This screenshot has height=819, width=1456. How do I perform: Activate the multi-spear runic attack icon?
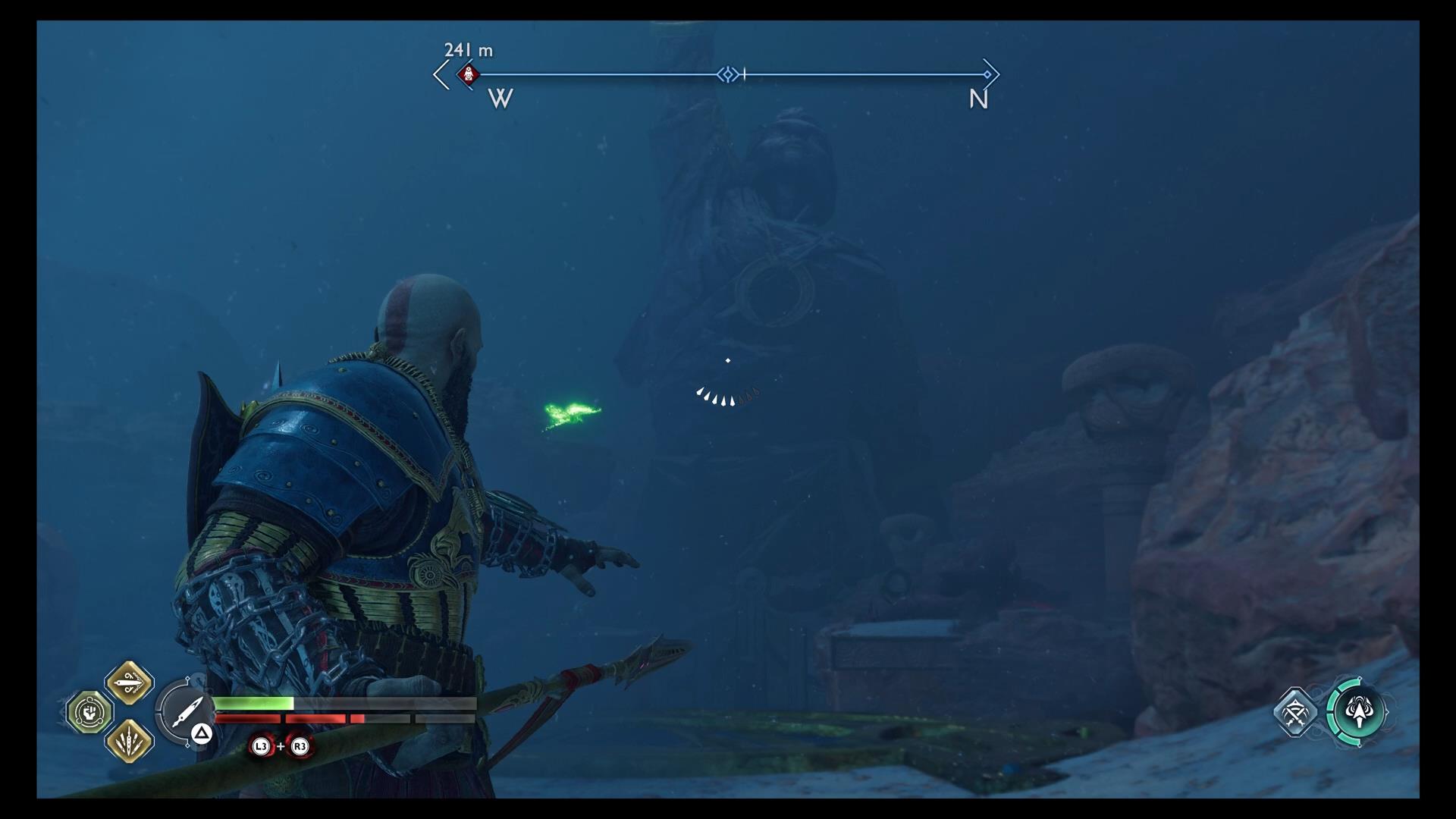130,740
